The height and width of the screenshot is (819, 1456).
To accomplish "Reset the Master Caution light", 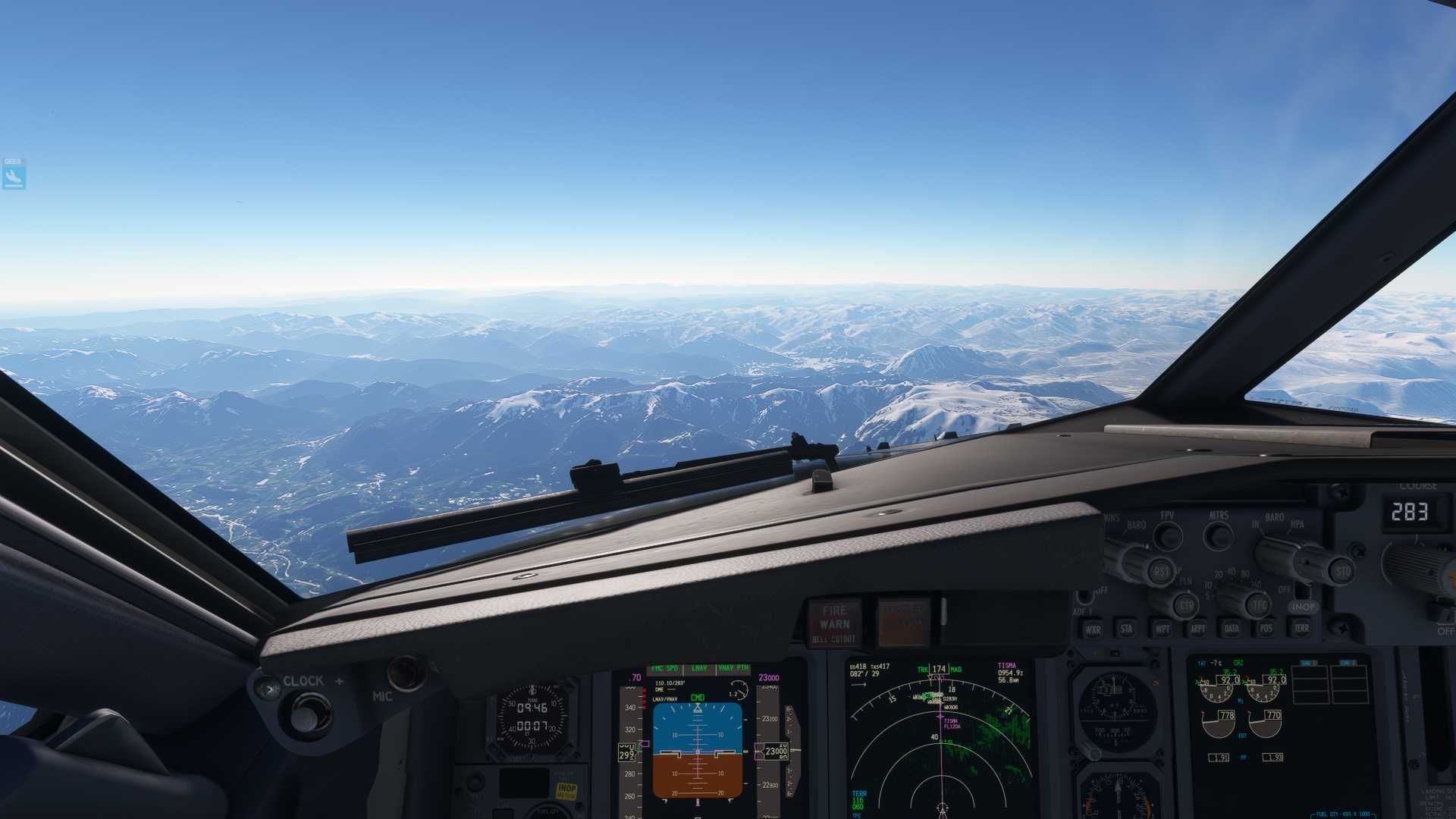I will coord(902,623).
